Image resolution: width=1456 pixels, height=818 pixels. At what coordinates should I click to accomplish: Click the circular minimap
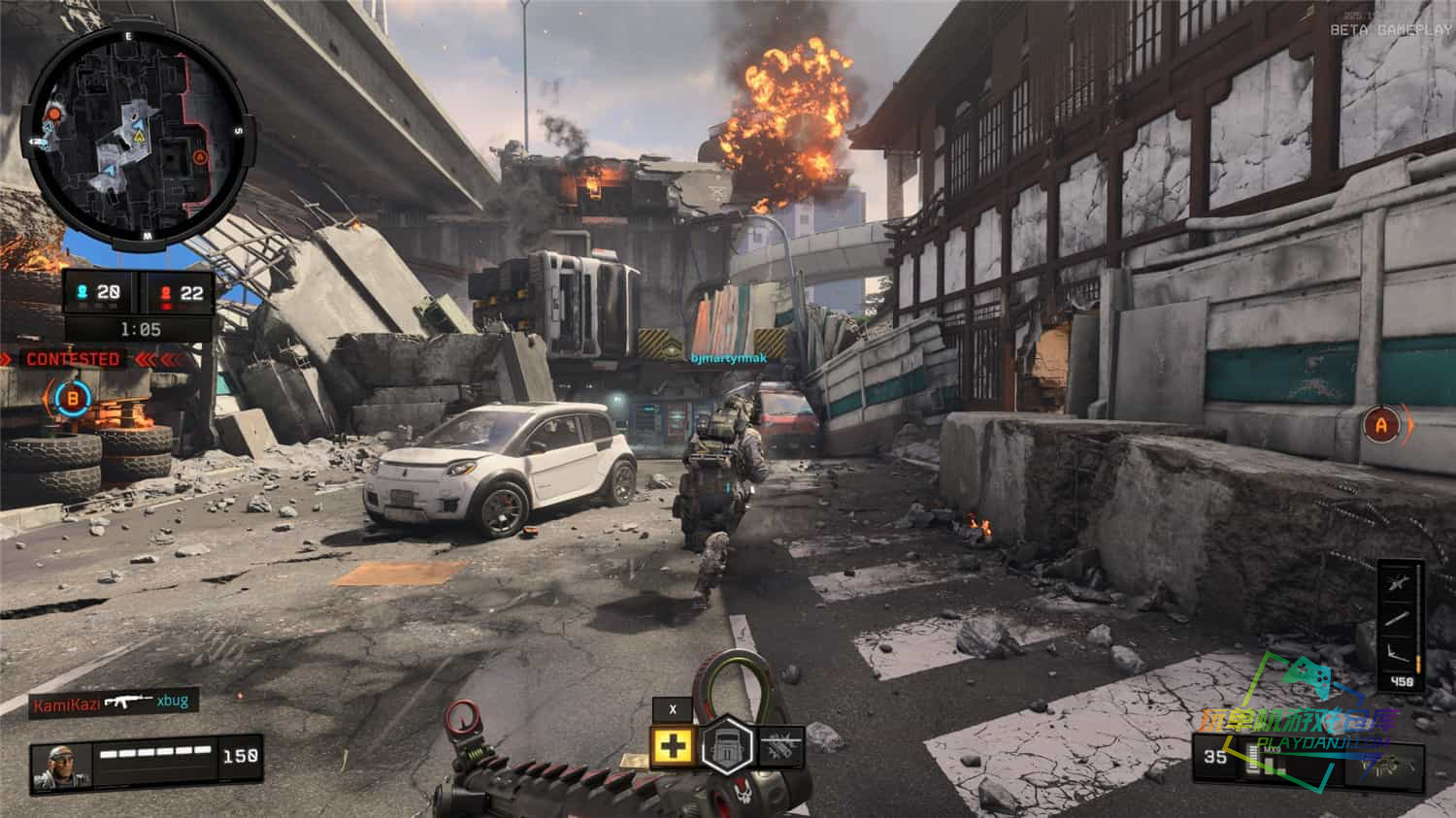tap(136, 135)
